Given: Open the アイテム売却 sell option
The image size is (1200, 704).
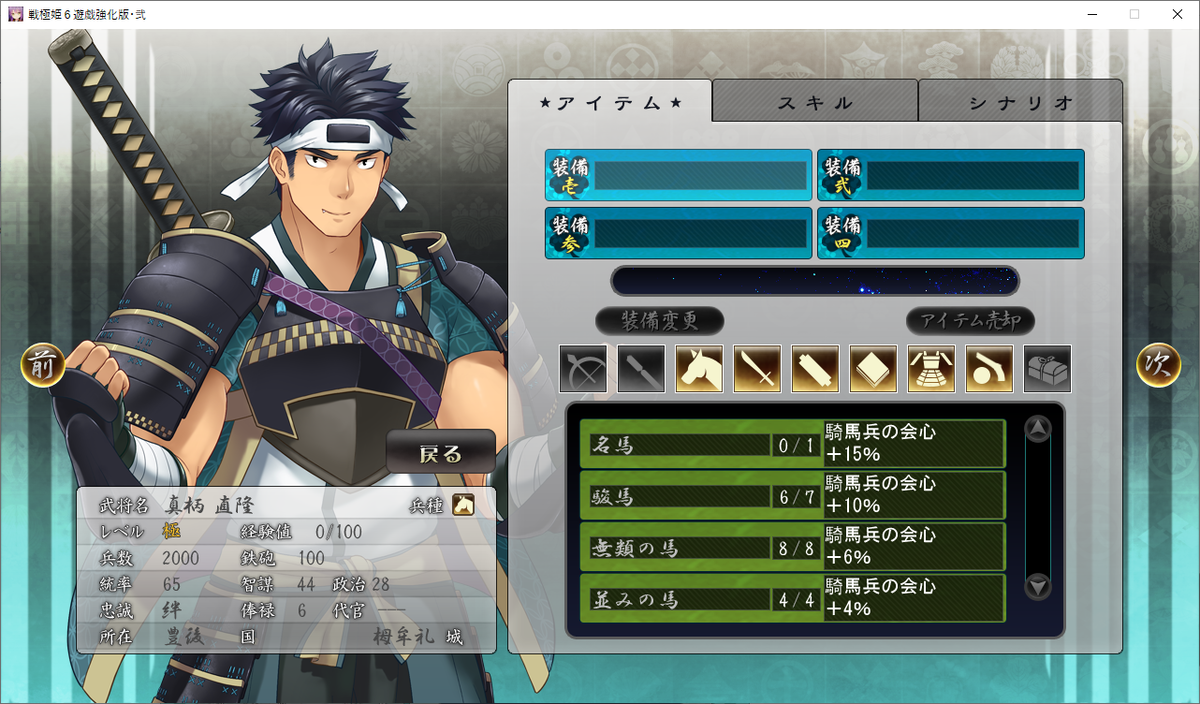Looking at the screenshot, I should click(970, 321).
